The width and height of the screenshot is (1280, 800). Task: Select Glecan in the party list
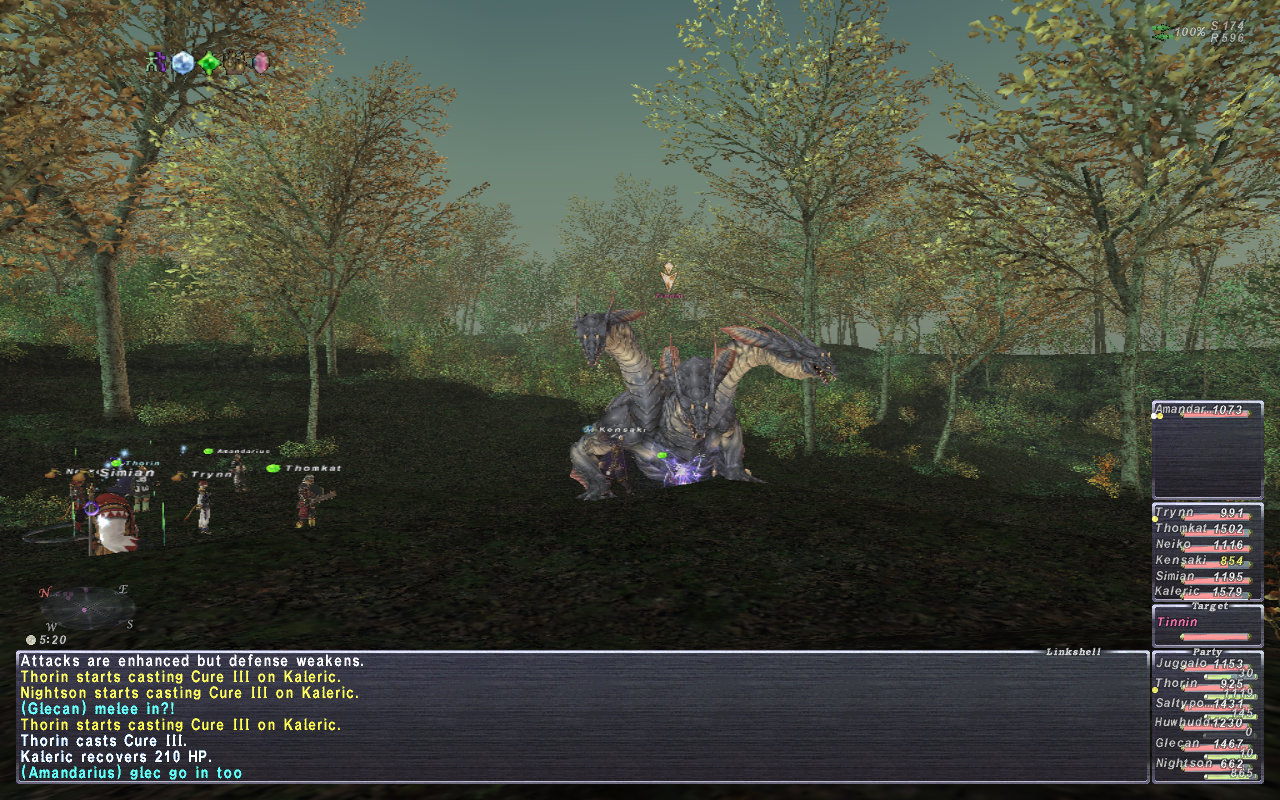(1207, 745)
